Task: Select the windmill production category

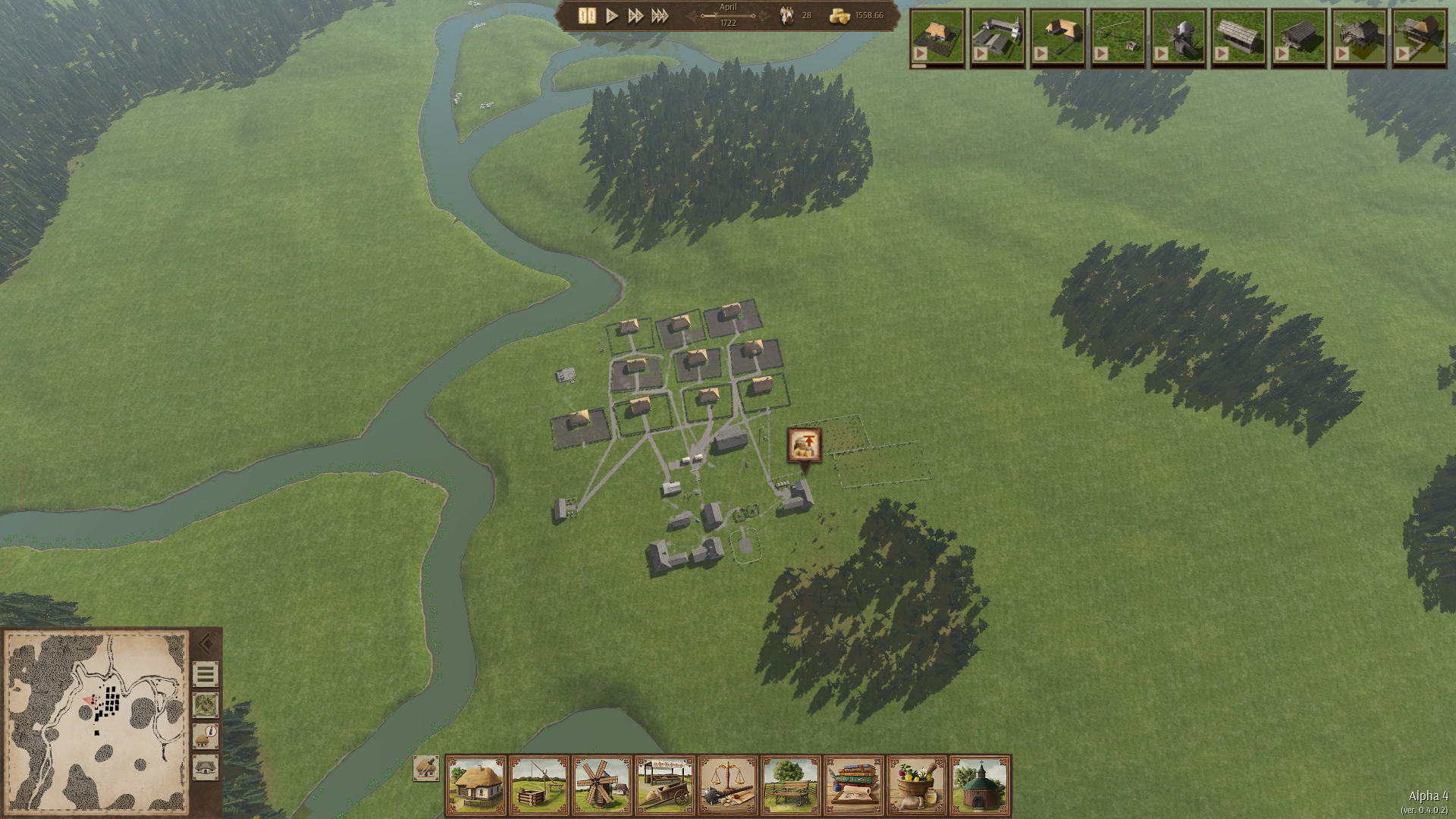Action: pyautogui.click(x=602, y=786)
